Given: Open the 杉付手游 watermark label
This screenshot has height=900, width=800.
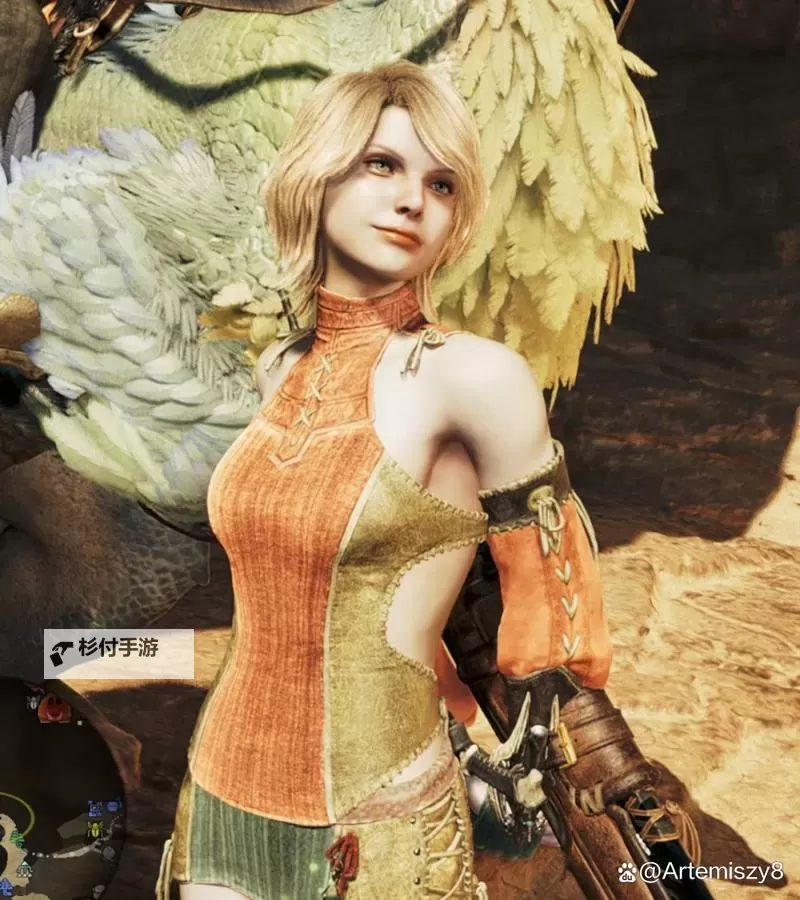Looking at the screenshot, I should pyautogui.click(x=118, y=654).
